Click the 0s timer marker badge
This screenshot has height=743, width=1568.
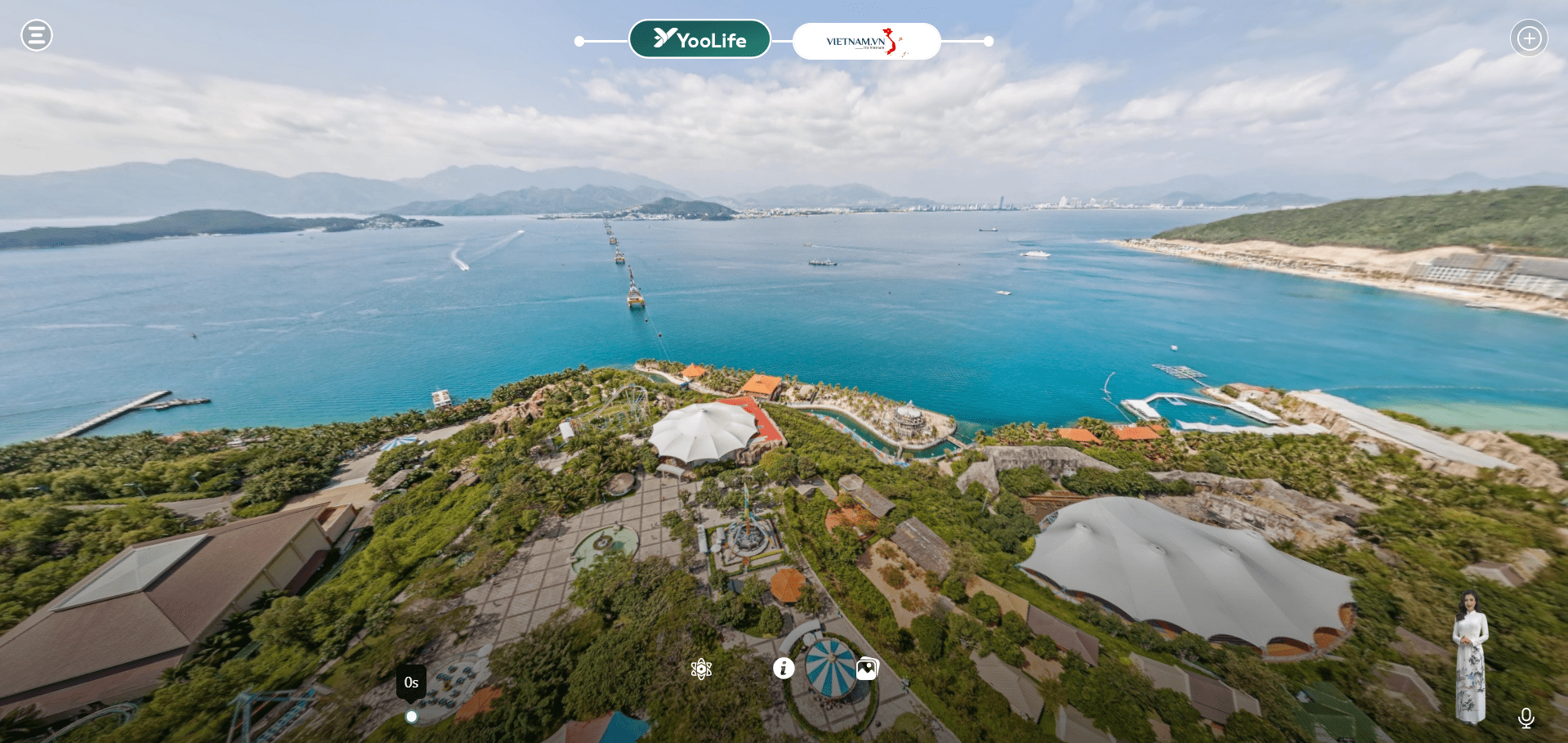pos(411,683)
